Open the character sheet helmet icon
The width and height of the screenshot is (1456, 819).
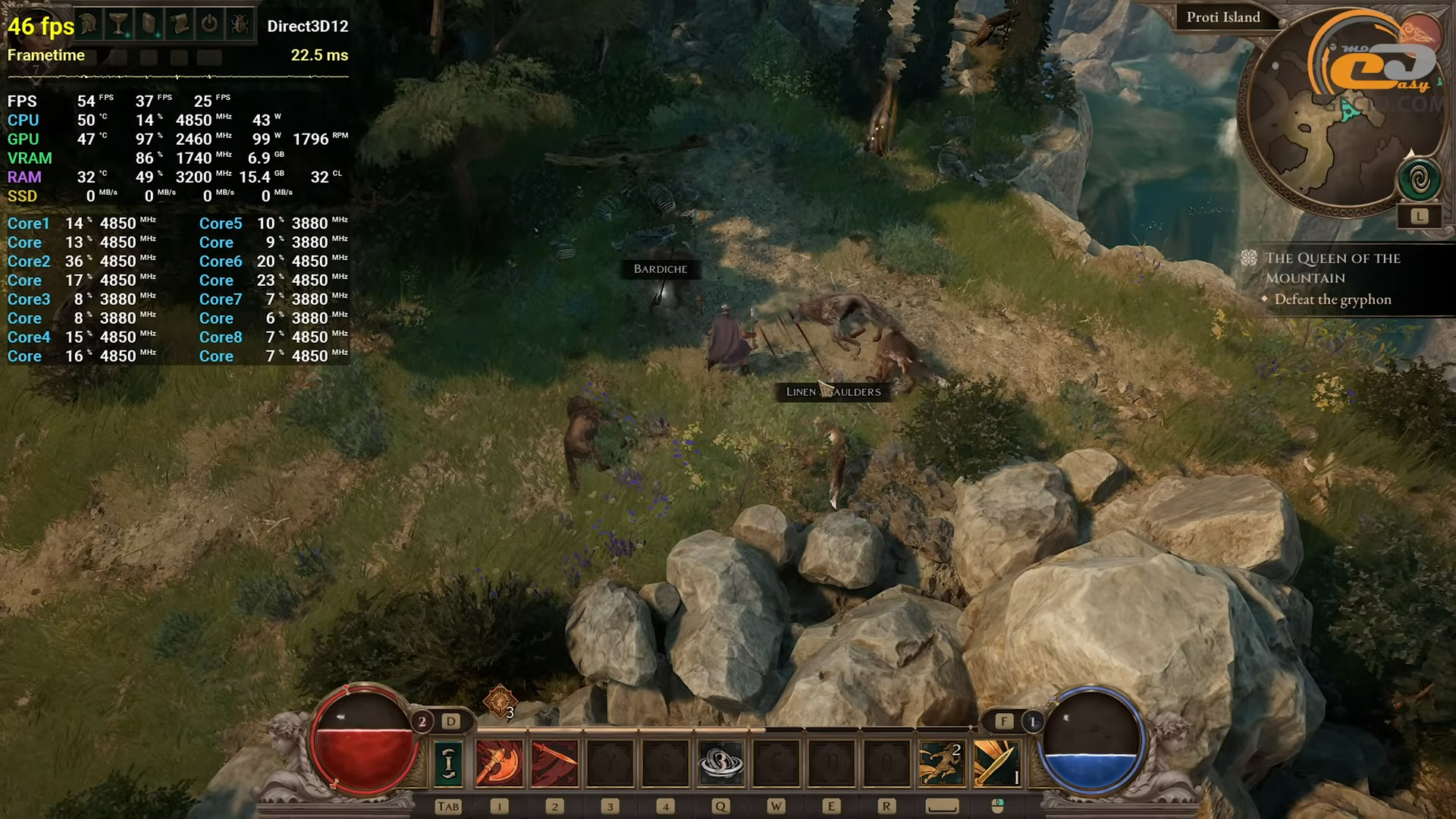(89, 24)
